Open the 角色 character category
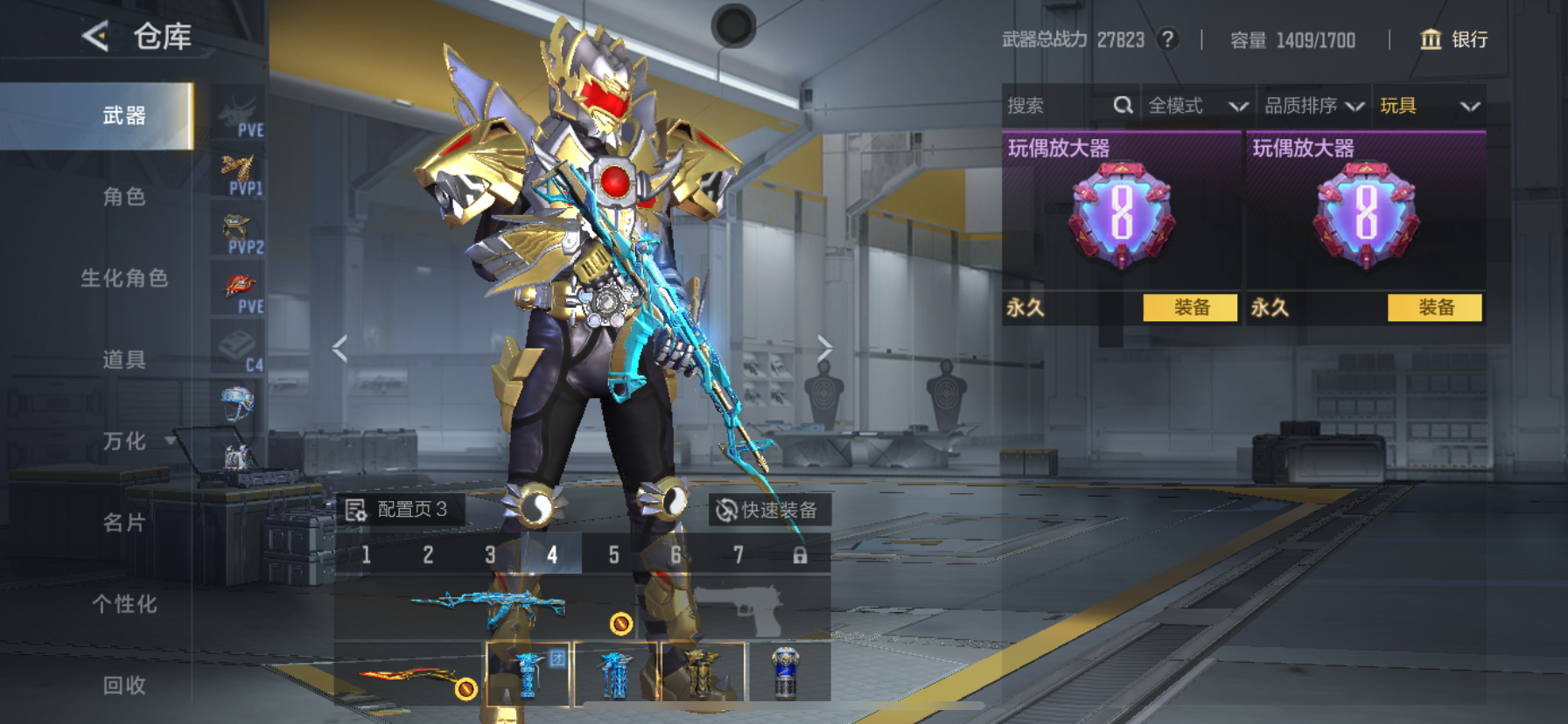1568x724 pixels. (123, 197)
